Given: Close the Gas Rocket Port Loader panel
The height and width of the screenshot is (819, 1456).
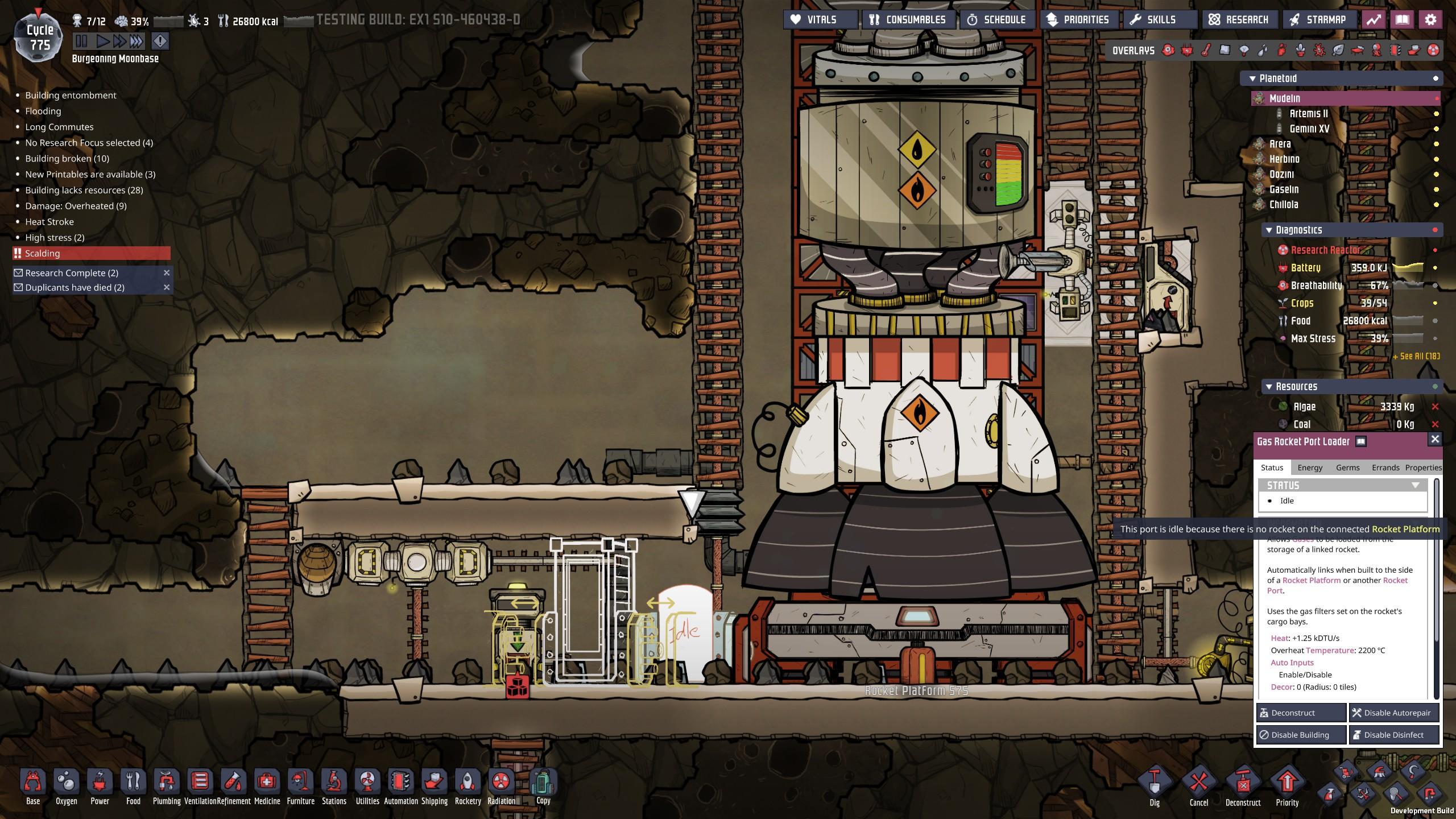Looking at the screenshot, I should 1435,439.
